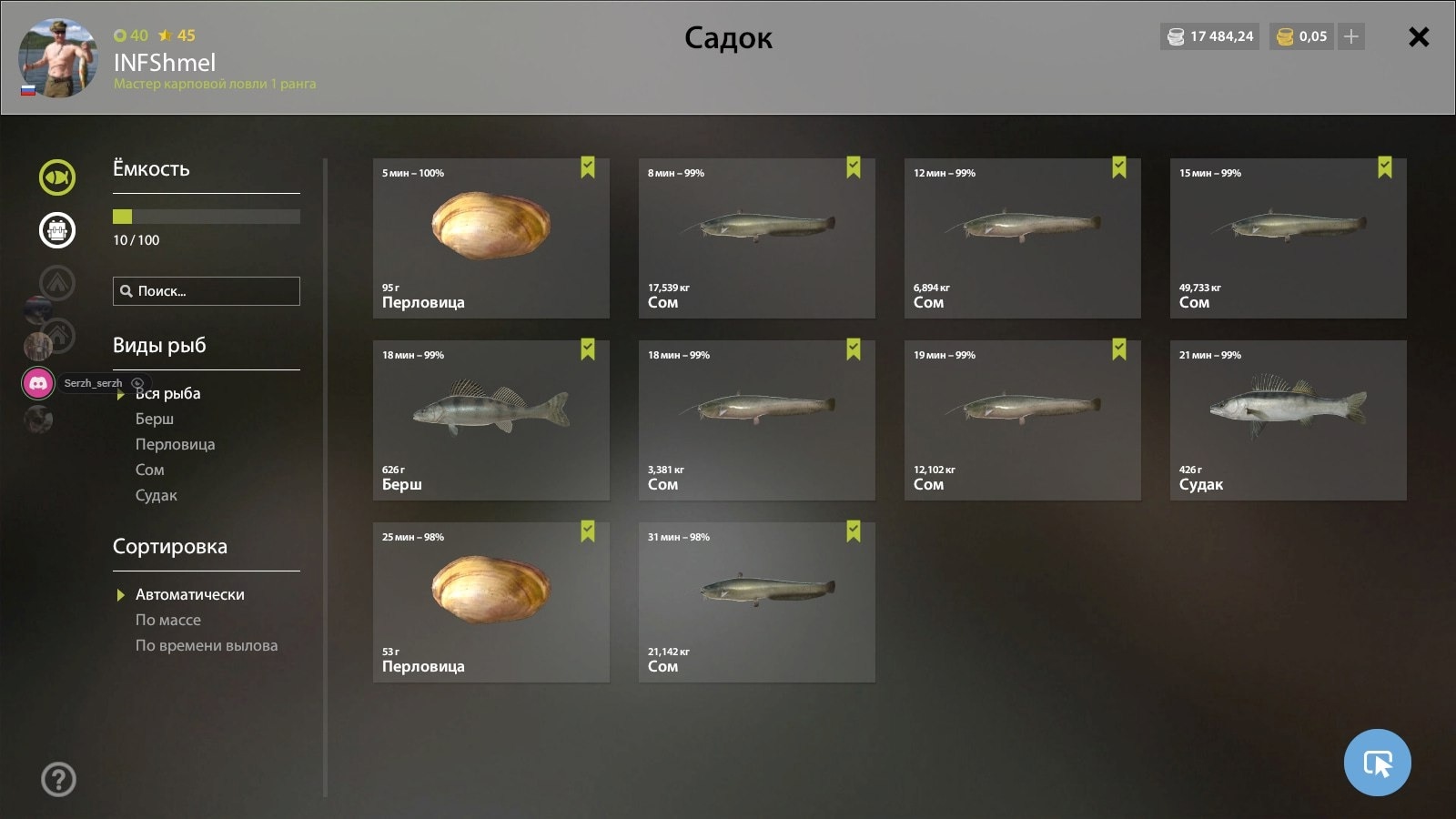Focus the Поиск search field

(x=207, y=291)
